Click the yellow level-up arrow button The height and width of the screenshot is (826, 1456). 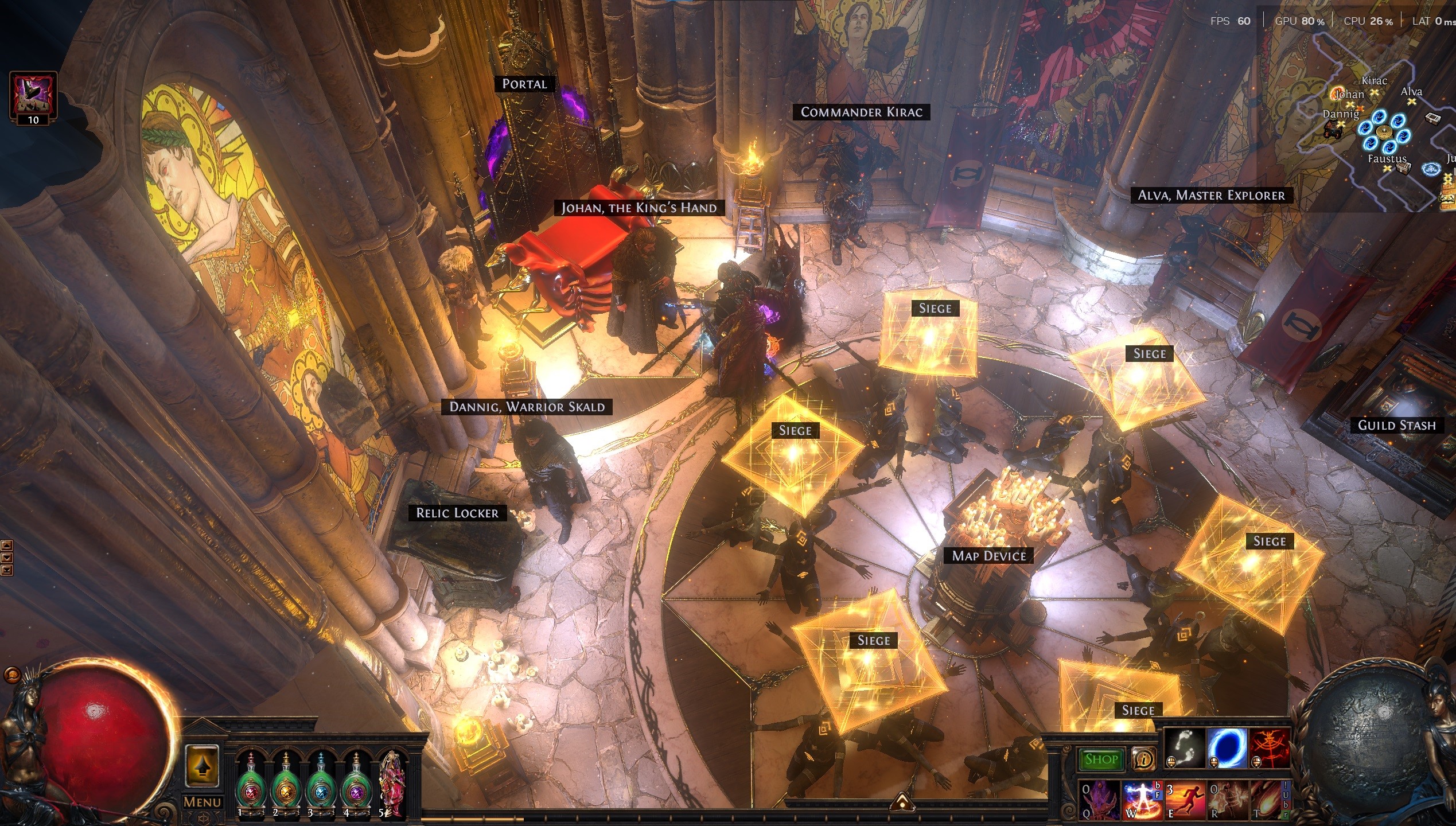[202, 766]
